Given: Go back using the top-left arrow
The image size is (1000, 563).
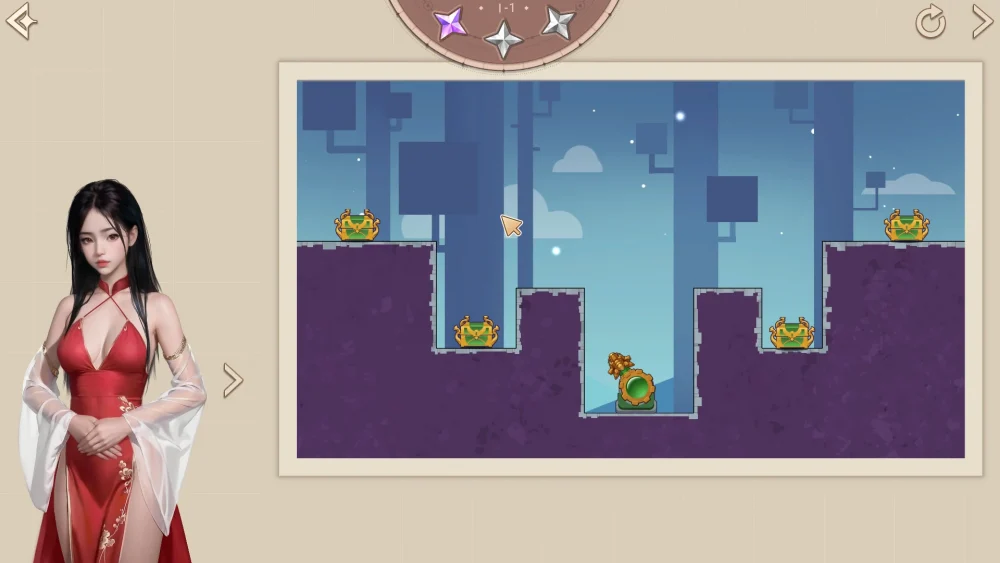Looking at the screenshot, I should [21, 21].
